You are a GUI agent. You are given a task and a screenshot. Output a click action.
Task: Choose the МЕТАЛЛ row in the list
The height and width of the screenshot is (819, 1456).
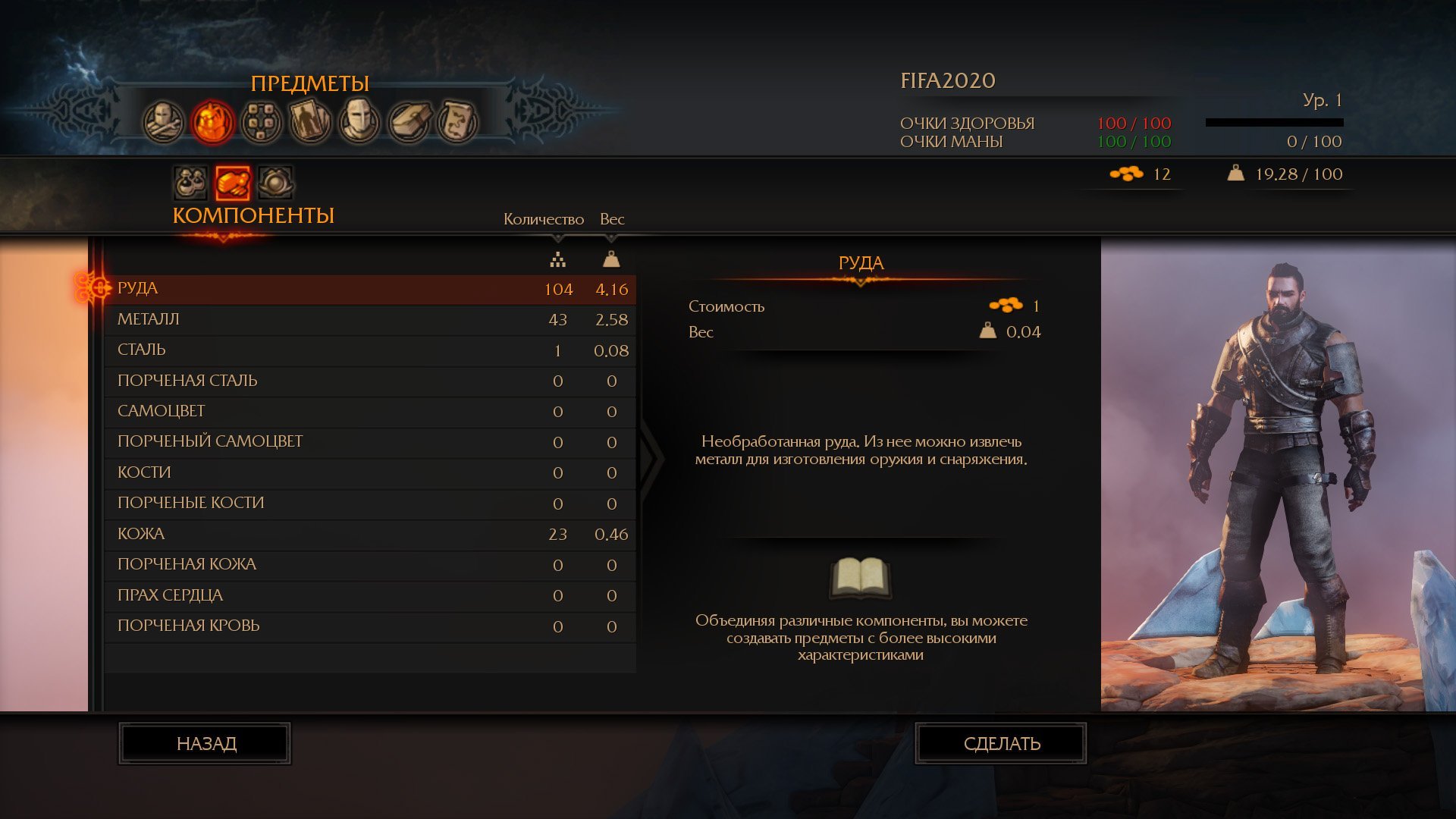[369, 319]
